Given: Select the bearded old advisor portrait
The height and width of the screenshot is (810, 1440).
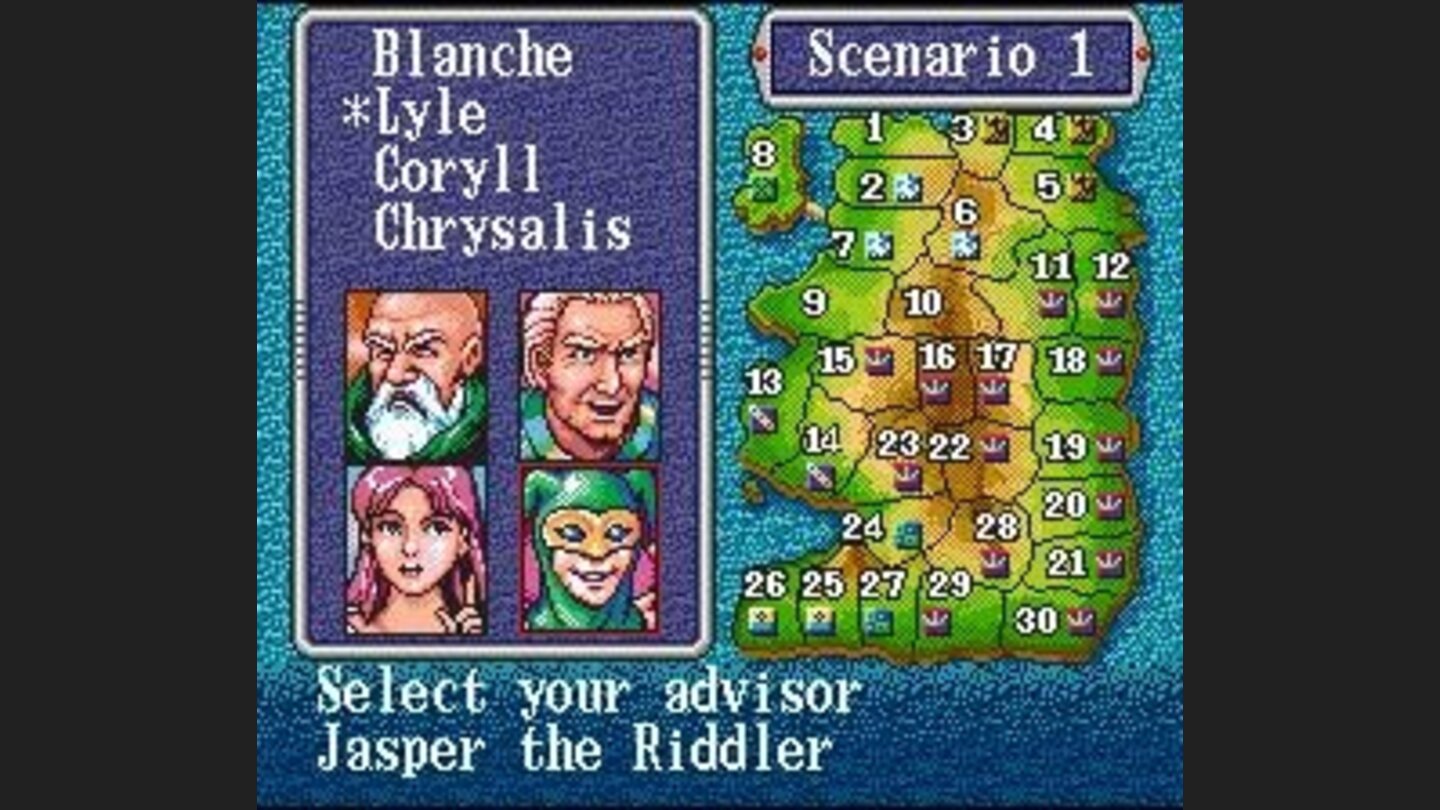Looking at the screenshot, I should coord(415,375).
